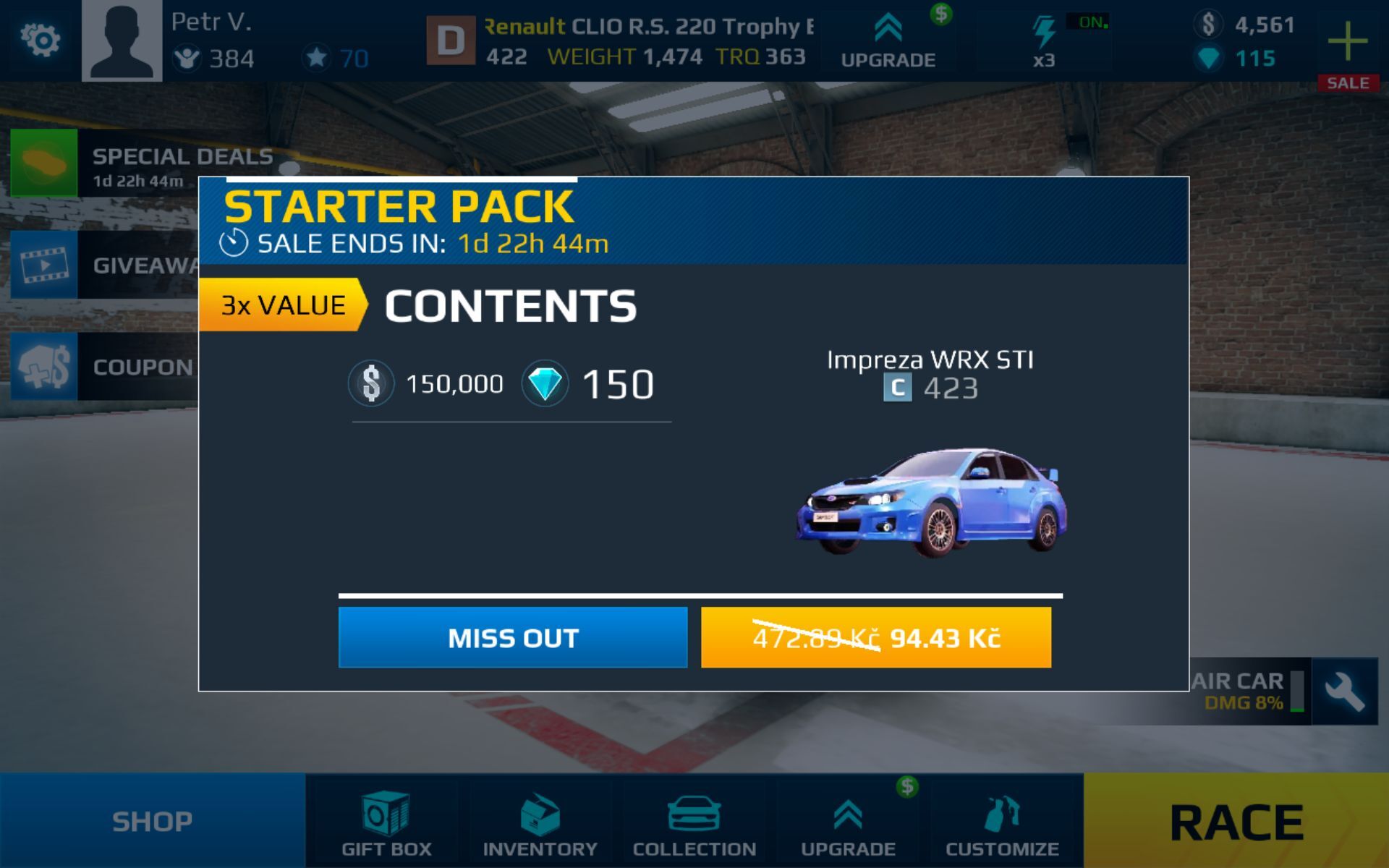Toggle the x3 lightning boost
This screenshot has width=1389, height=868.
click(1044, 41)
